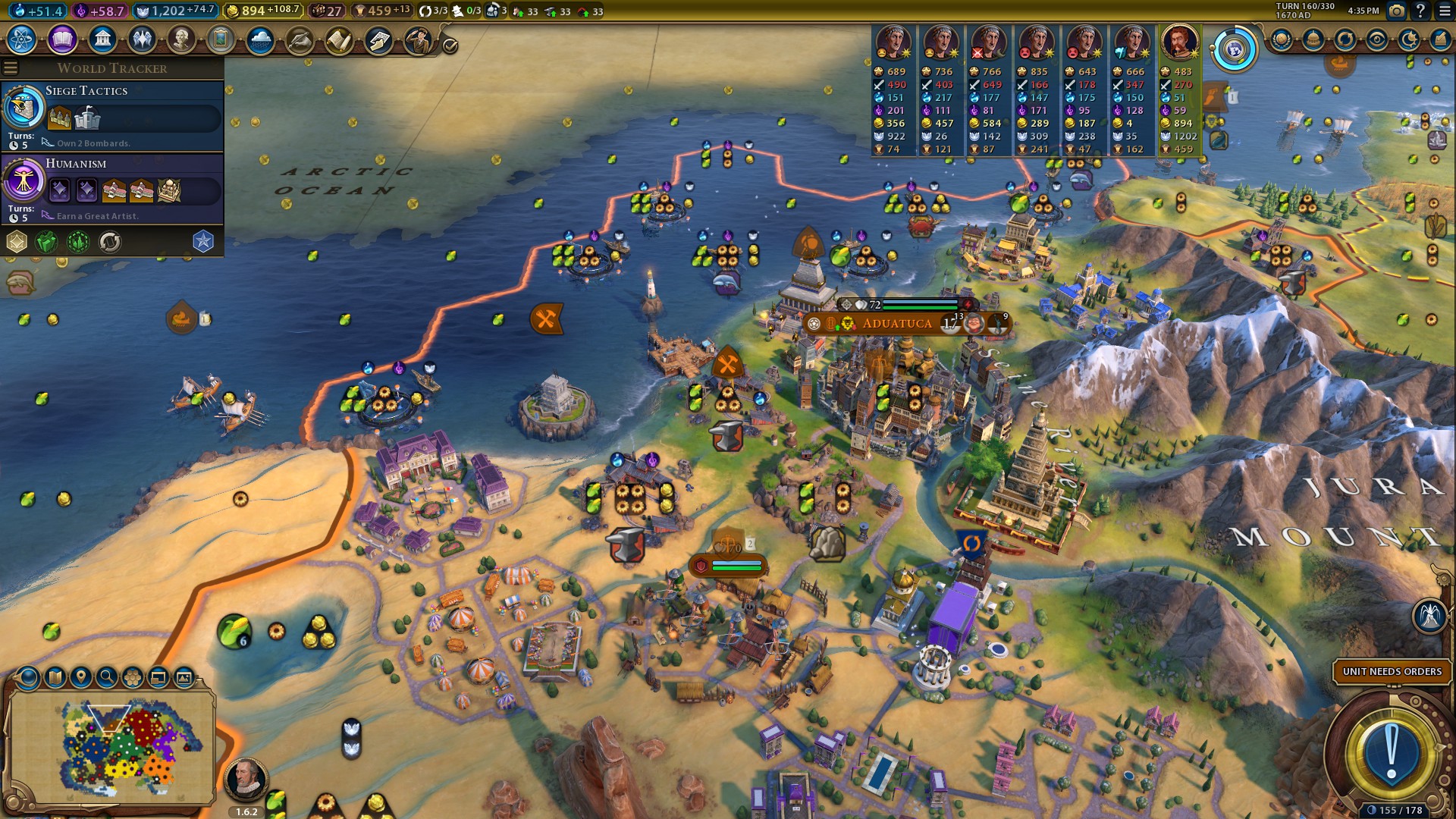Open the help question mark button

1420,11
